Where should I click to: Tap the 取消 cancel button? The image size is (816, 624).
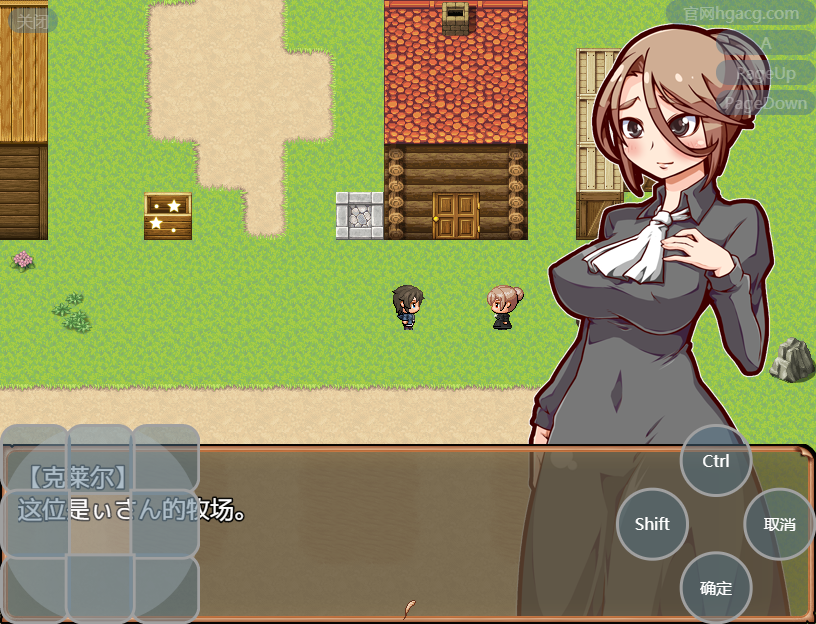(x=779, y=524)
